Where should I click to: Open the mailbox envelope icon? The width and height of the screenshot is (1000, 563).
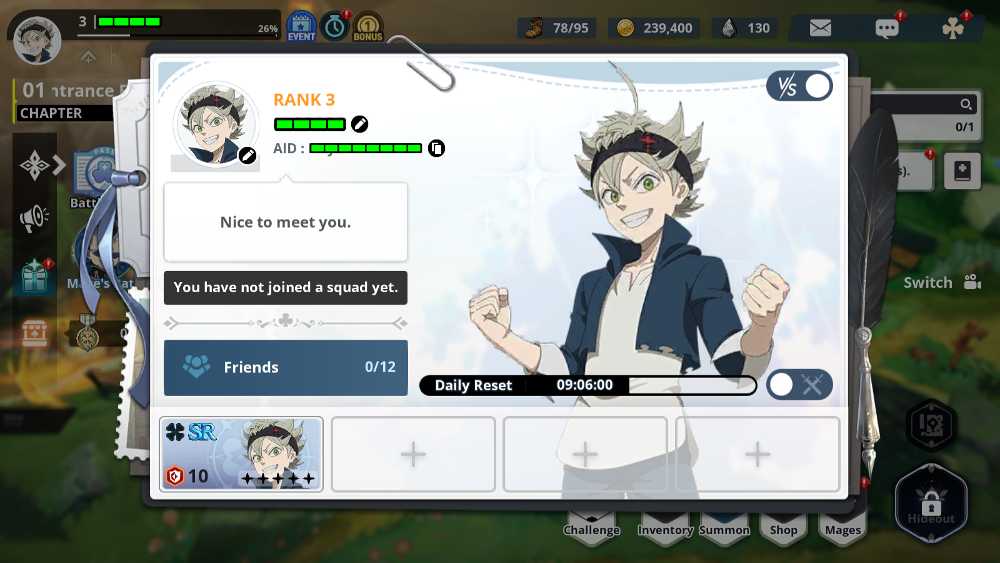click(820, 28)
